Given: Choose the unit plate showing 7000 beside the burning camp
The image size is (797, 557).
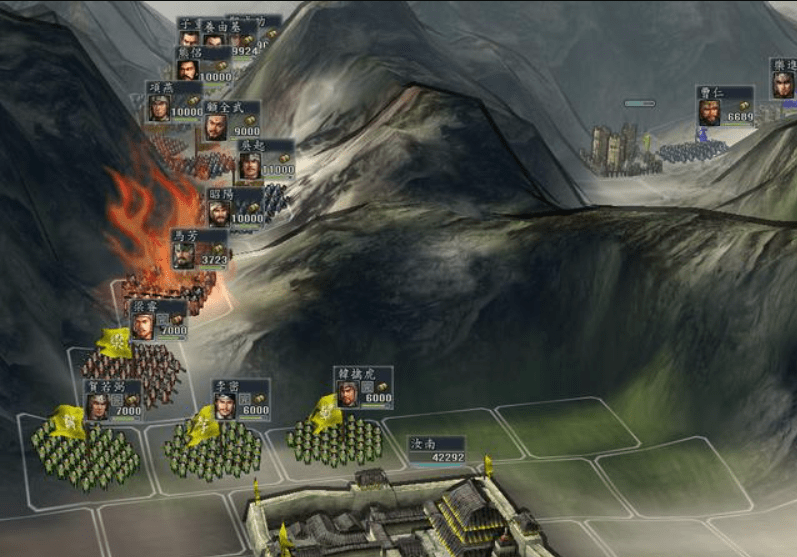Looking at the screenshot, I should 158,319.
